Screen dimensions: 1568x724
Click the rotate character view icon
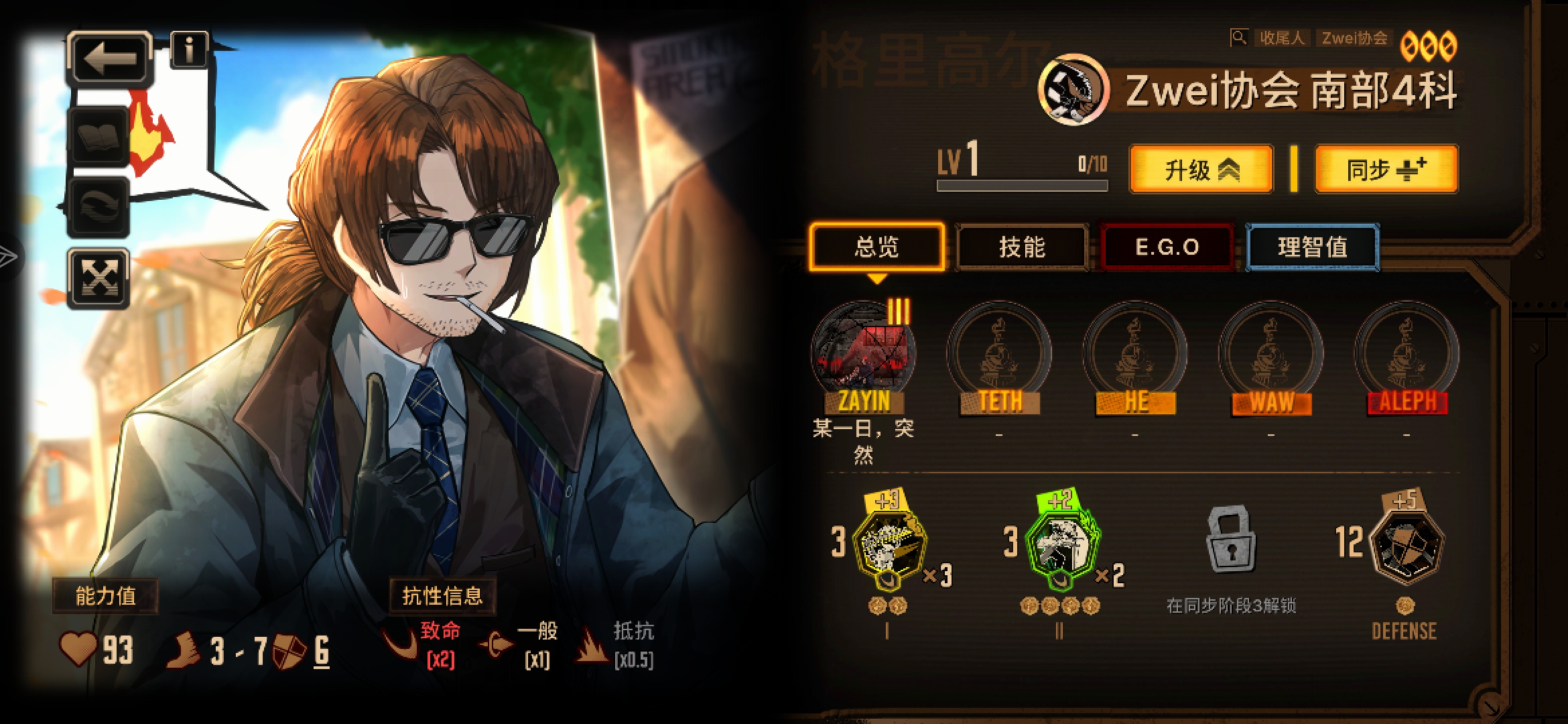click(x=99, y=203)
